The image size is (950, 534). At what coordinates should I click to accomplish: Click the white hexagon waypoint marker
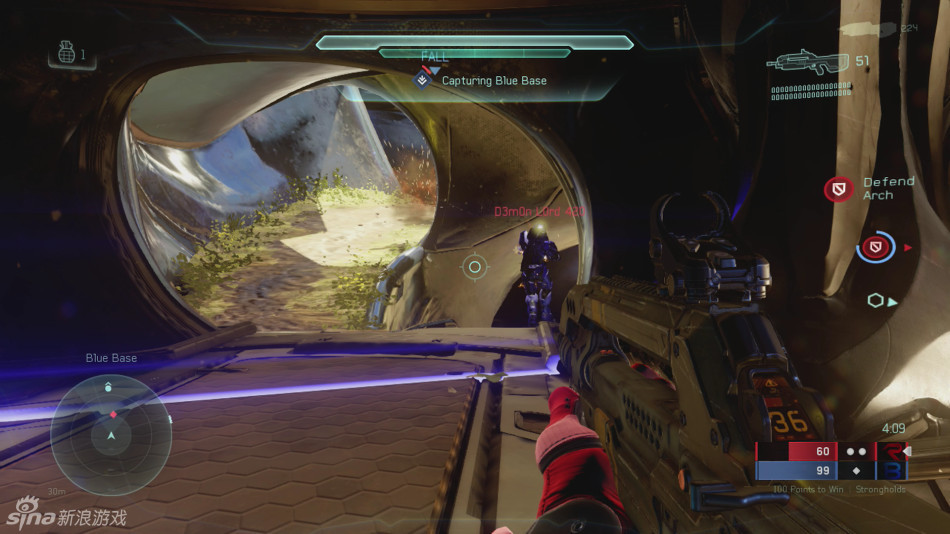click(876, 300)
